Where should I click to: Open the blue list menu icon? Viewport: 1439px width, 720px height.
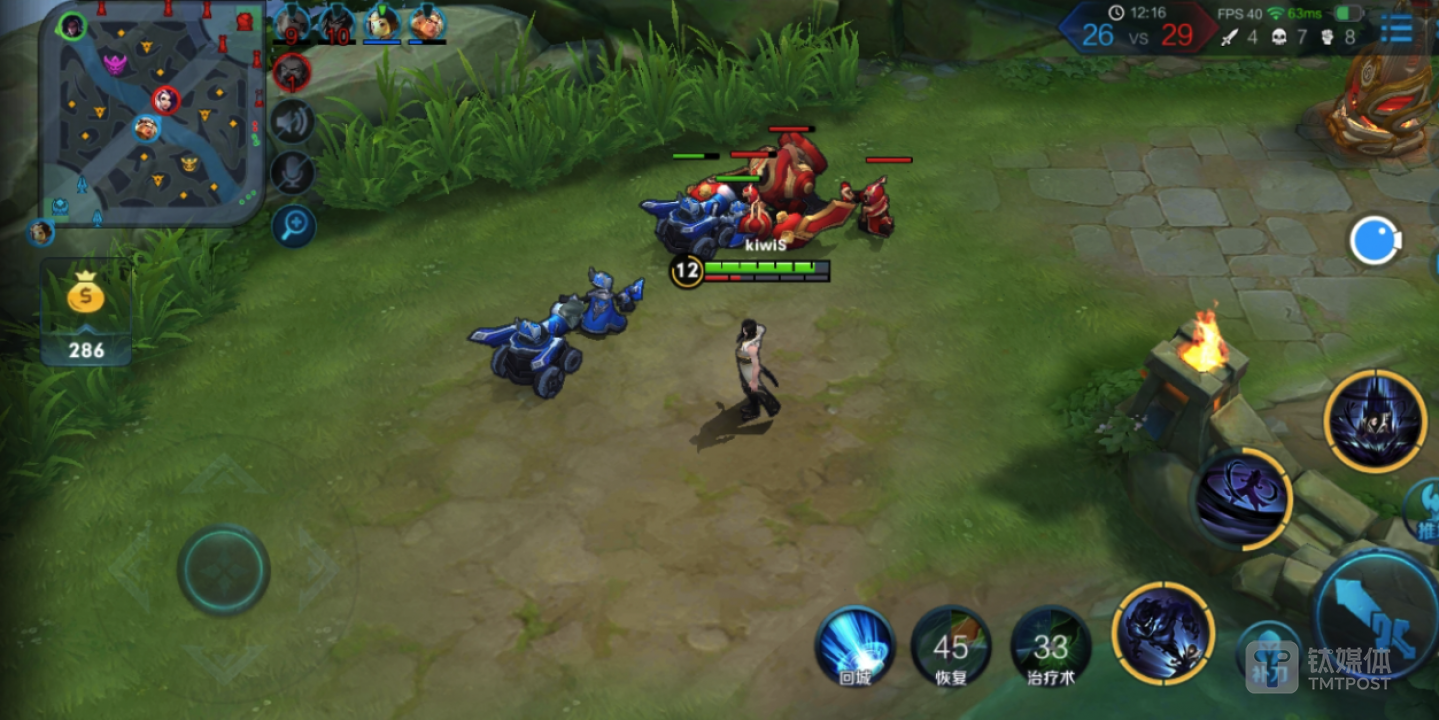point(1396,30)
